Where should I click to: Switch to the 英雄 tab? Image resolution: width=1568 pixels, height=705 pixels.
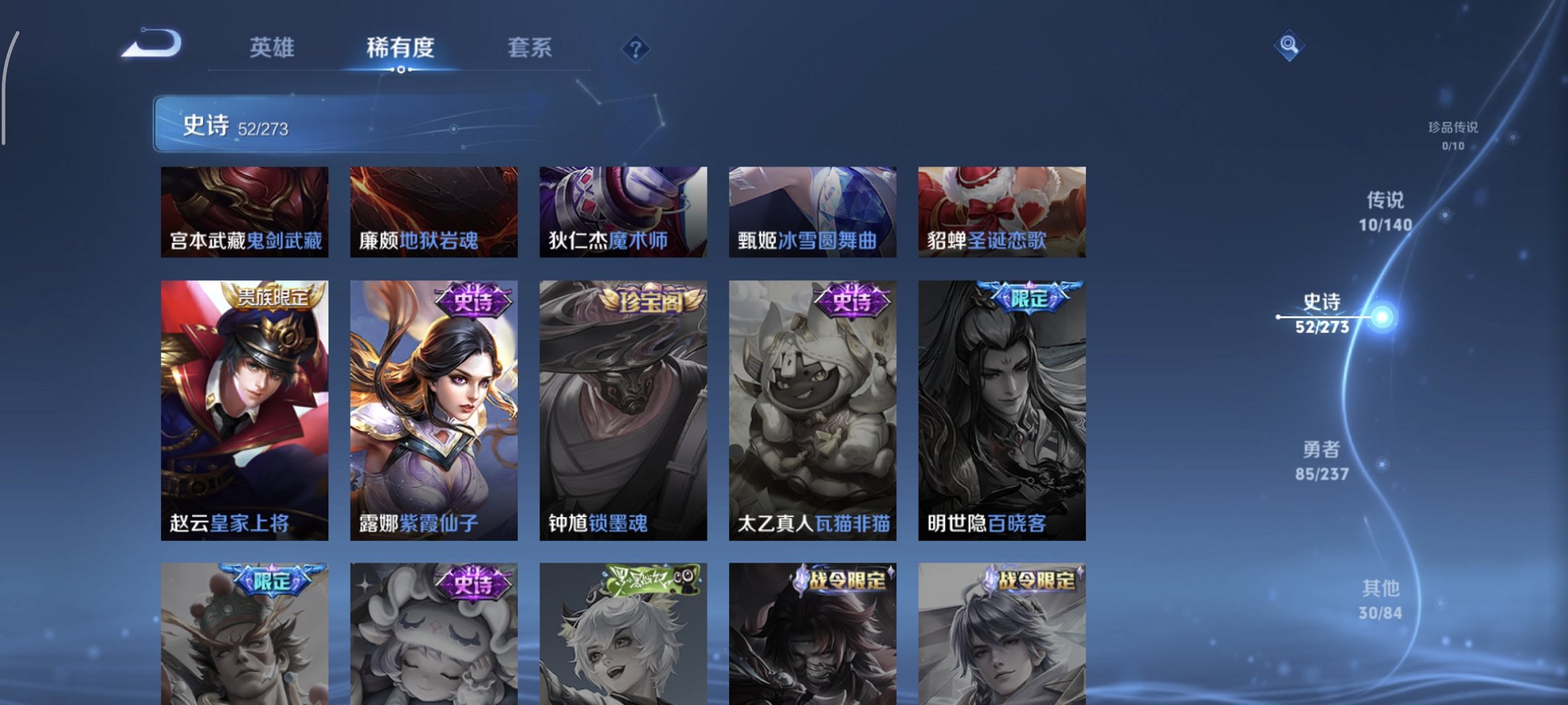[274, 48]
